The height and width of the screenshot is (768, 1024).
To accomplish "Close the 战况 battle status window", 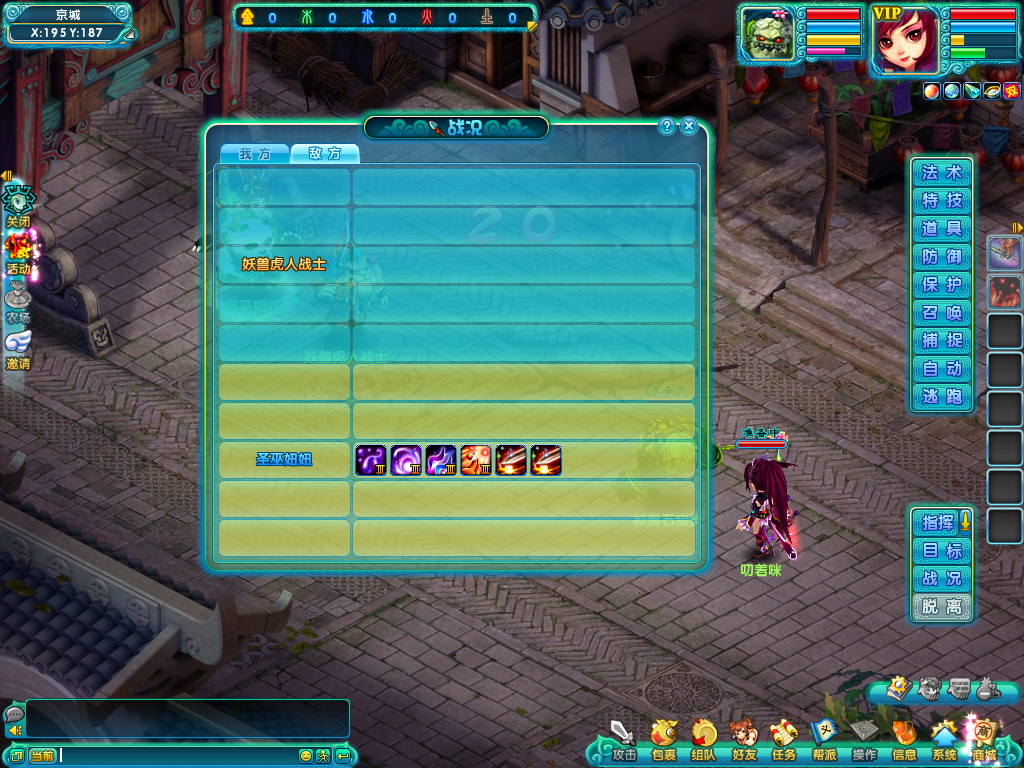I will [689, 126].
